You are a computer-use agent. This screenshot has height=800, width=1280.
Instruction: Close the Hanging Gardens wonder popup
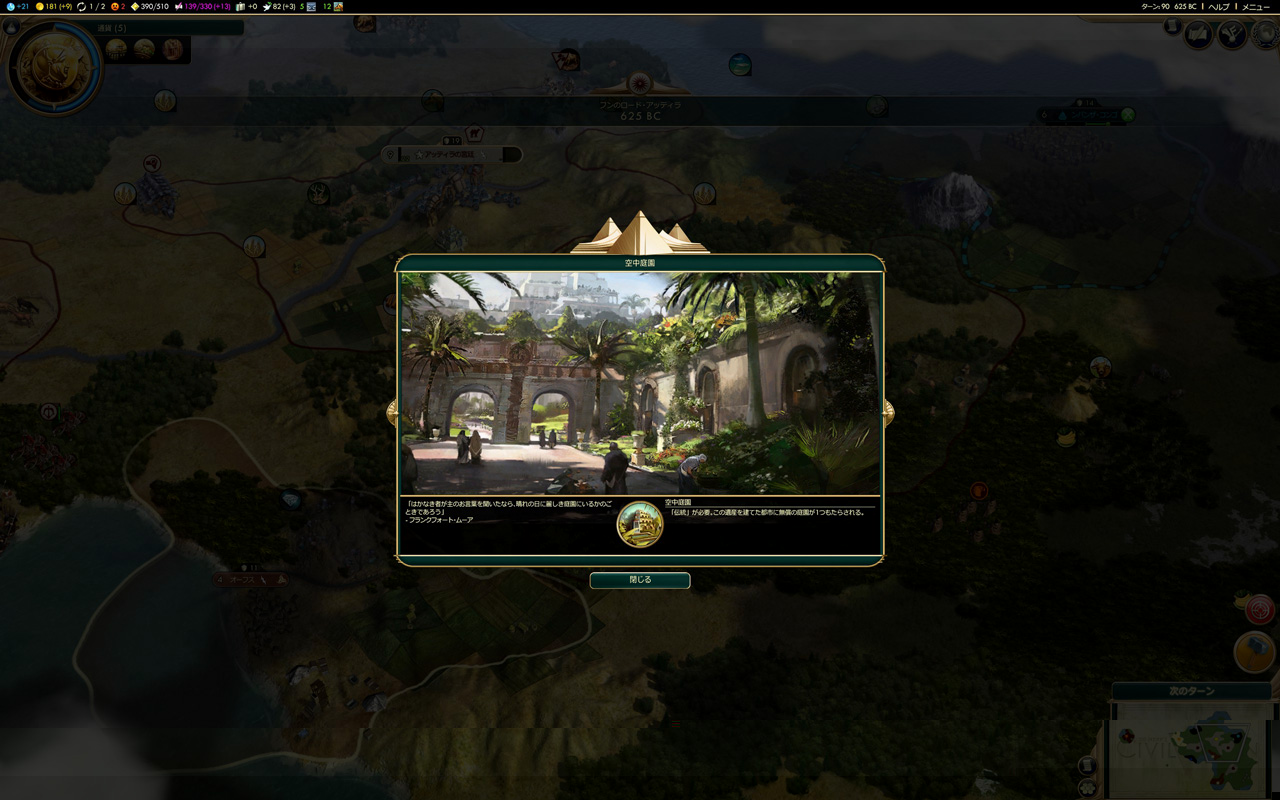[x=639, y=580]
